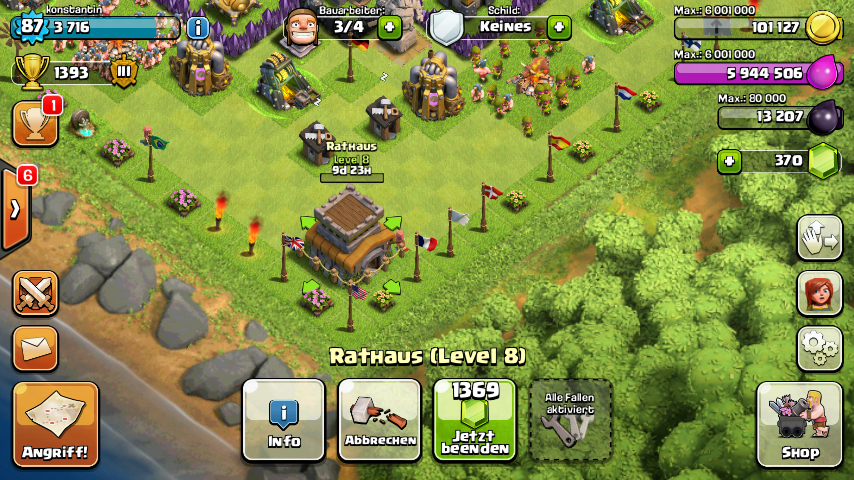The image size is (854, 480).
Task: Click the Alle Fallen aktiviert button
Action: (x=570, y=420)
